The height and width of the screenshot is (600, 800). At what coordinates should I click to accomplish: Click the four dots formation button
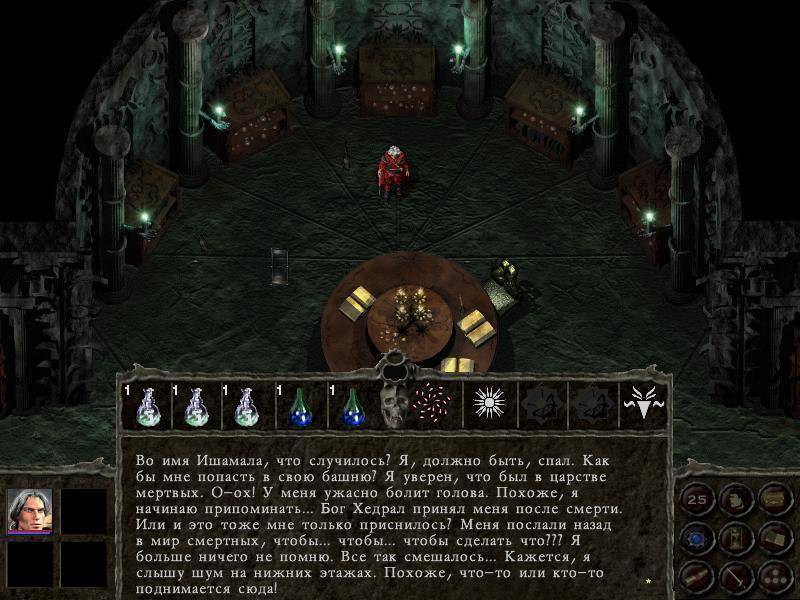[x=773, y=576]
